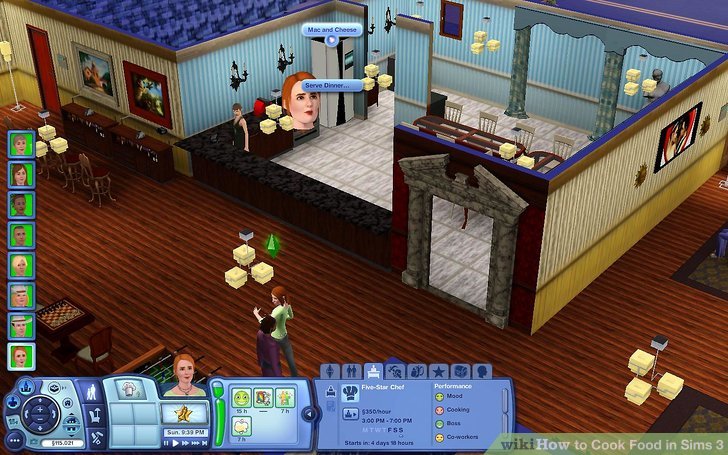Image resolution: width=728 pixels, height=455 pixels.
Task: Pause the game with the pause button
Action: click(168, 442)
